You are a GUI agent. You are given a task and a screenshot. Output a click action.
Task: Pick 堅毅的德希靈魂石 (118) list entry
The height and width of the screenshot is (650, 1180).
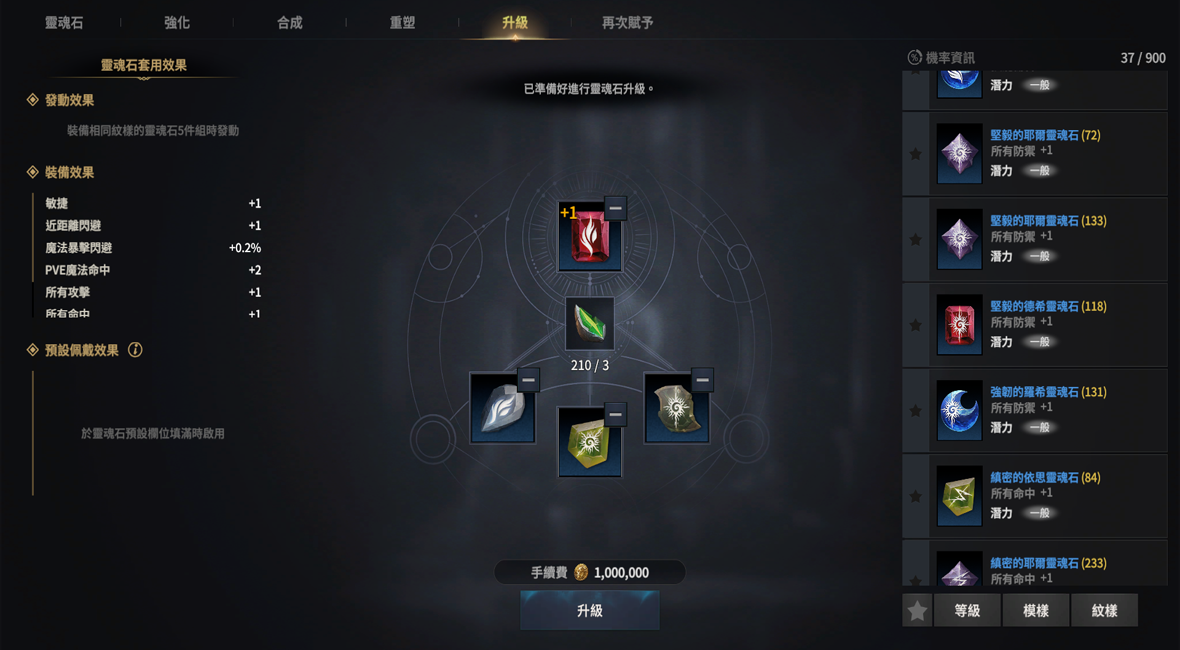(x=1047, y=306)
